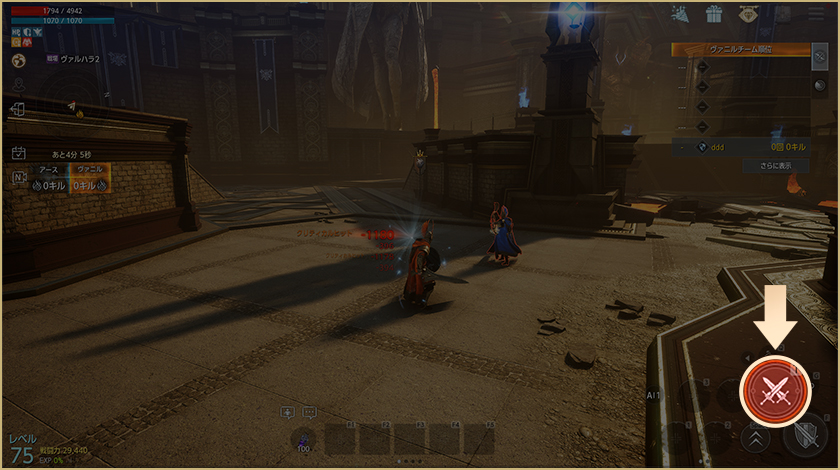Screen dimensions: 840x470
Task: Toggle the AI auto-battle button
Action: point(655,395)
